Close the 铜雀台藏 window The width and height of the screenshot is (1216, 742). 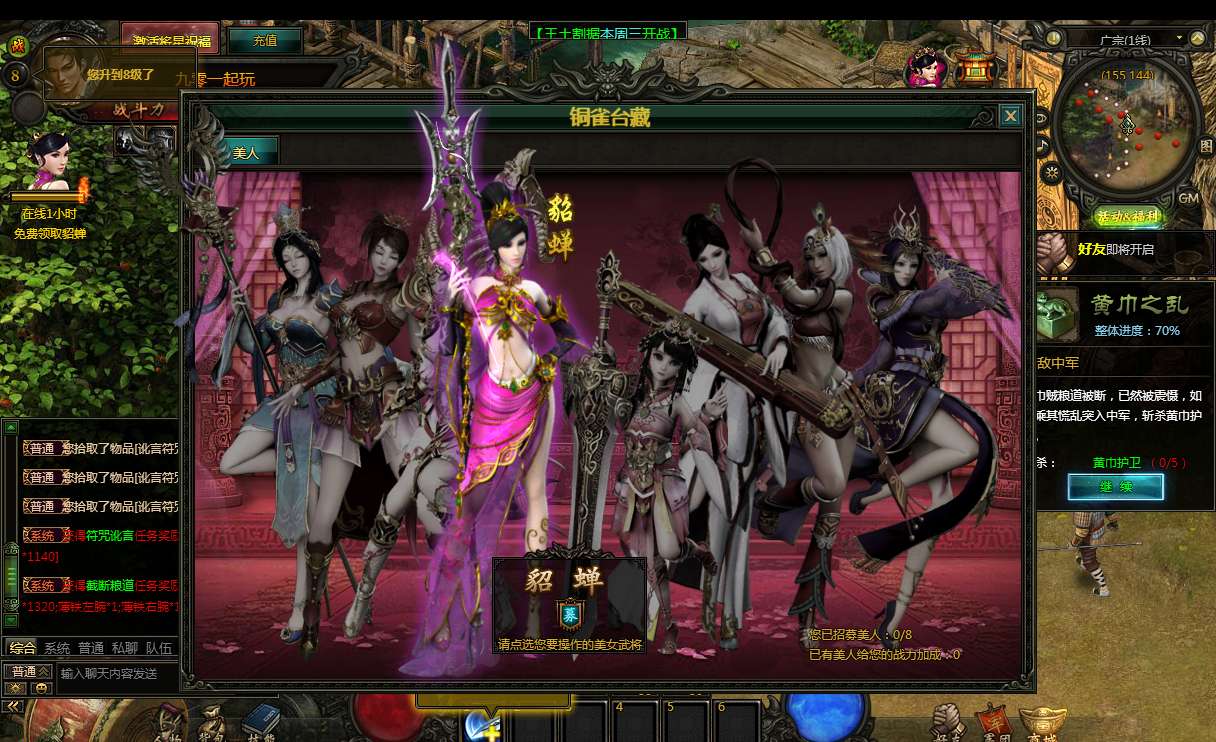(x=1011, y=116)
